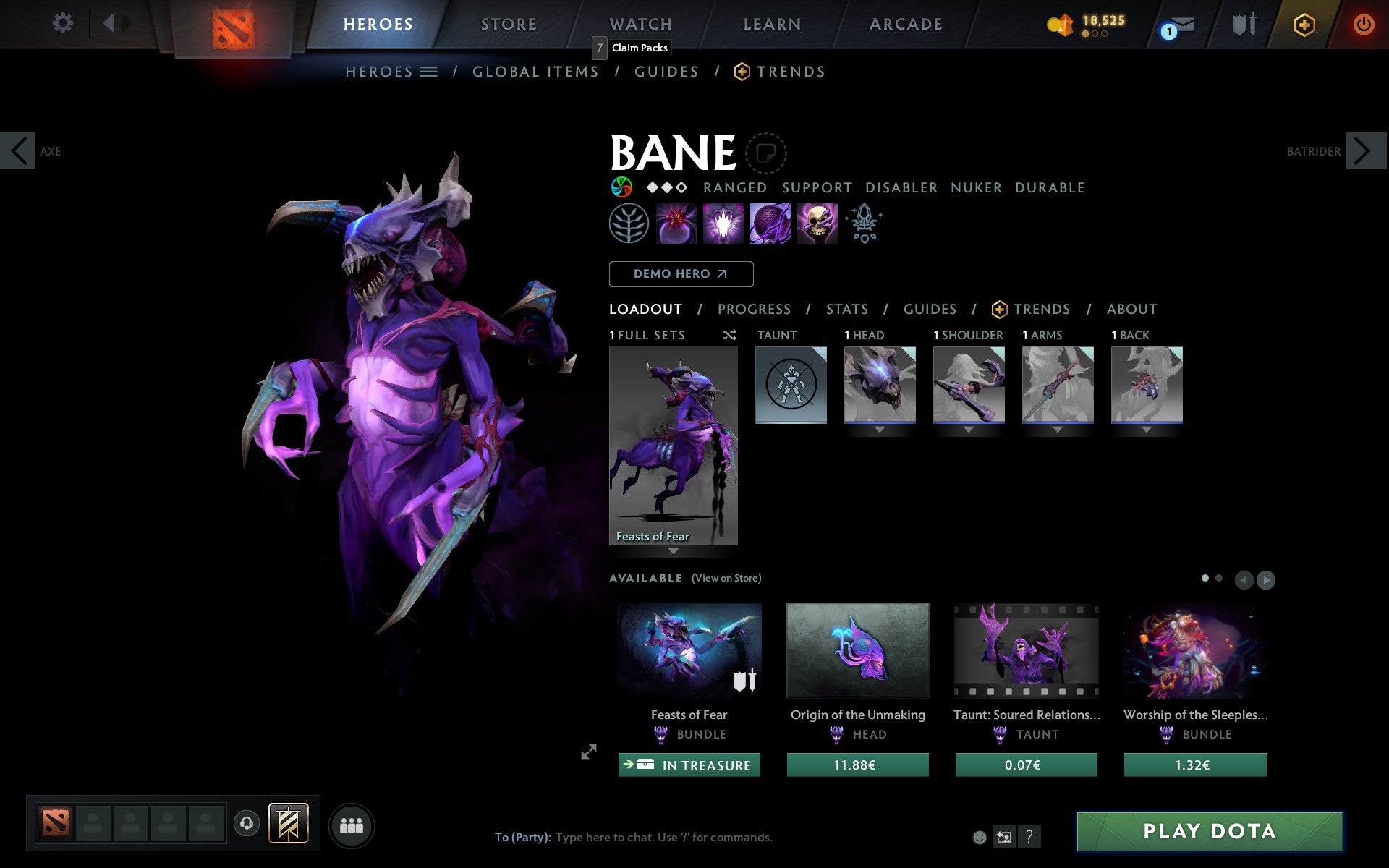Viewport: 1389px width, 868px height.
Task: Click the second page dot under Available items
Action: [x=1218, y=579]
